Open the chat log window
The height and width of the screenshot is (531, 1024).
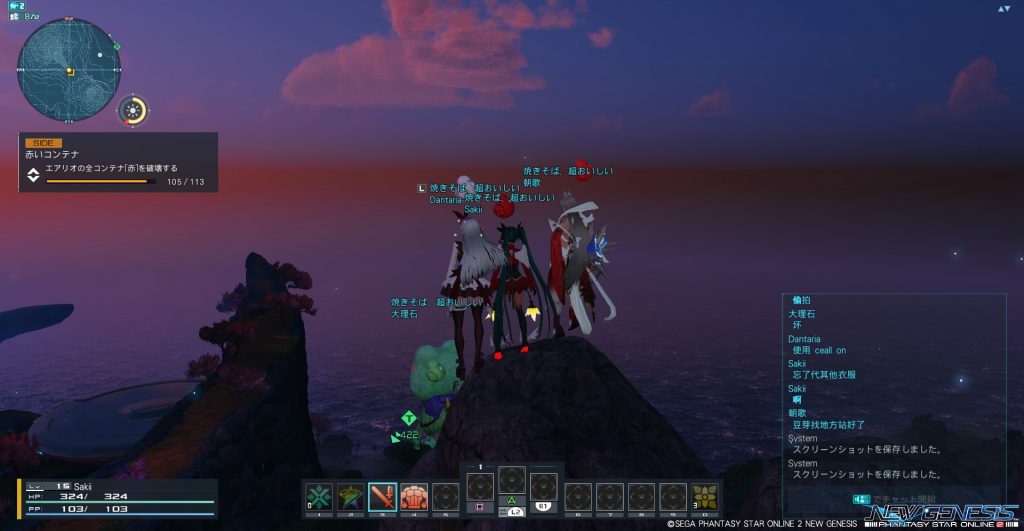(x=894, y=390)
